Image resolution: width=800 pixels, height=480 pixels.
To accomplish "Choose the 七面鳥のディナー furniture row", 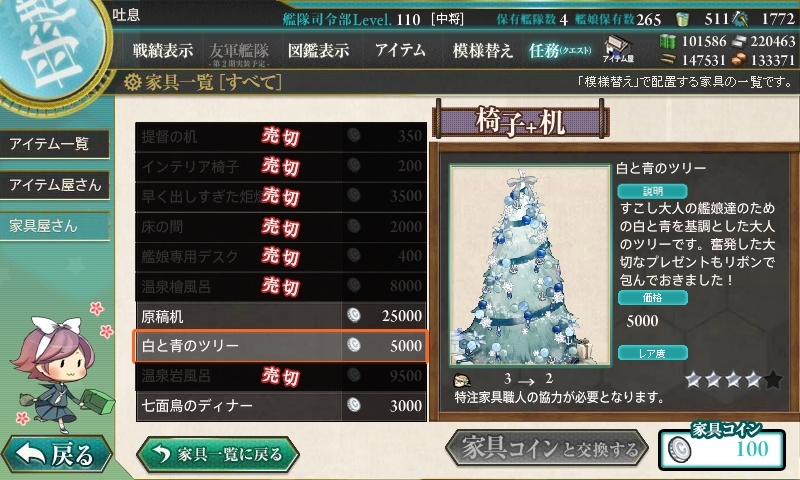I will tap(281, 406).
